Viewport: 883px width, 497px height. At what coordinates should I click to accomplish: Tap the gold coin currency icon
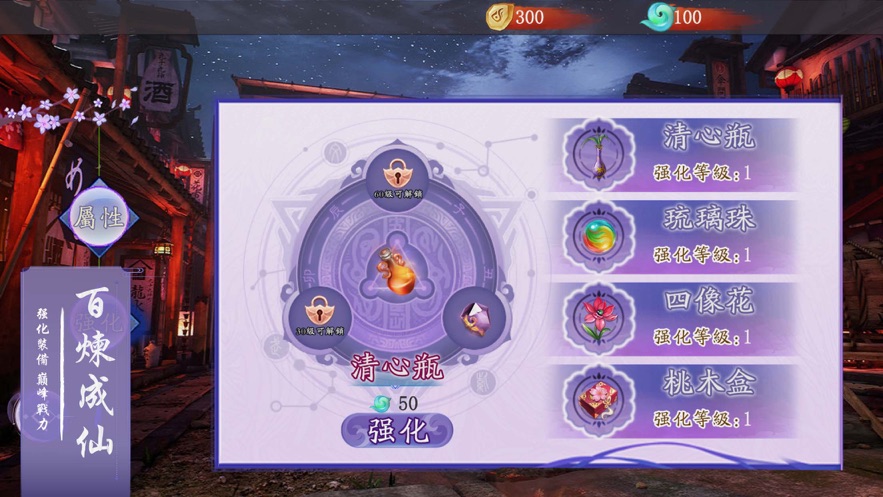(x=499, y=17)
